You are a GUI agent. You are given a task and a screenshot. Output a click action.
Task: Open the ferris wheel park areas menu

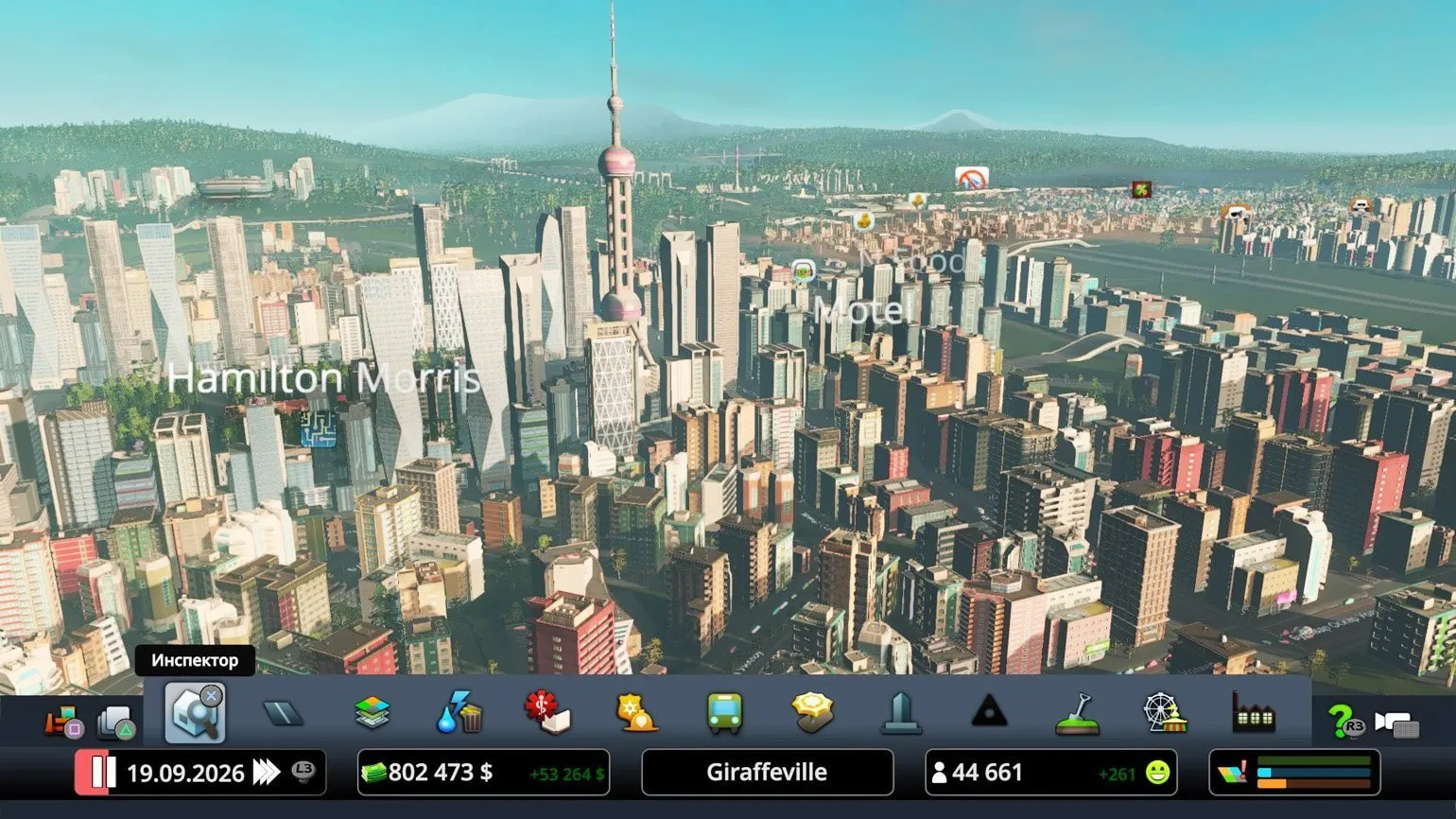[x=1165, y=713]
